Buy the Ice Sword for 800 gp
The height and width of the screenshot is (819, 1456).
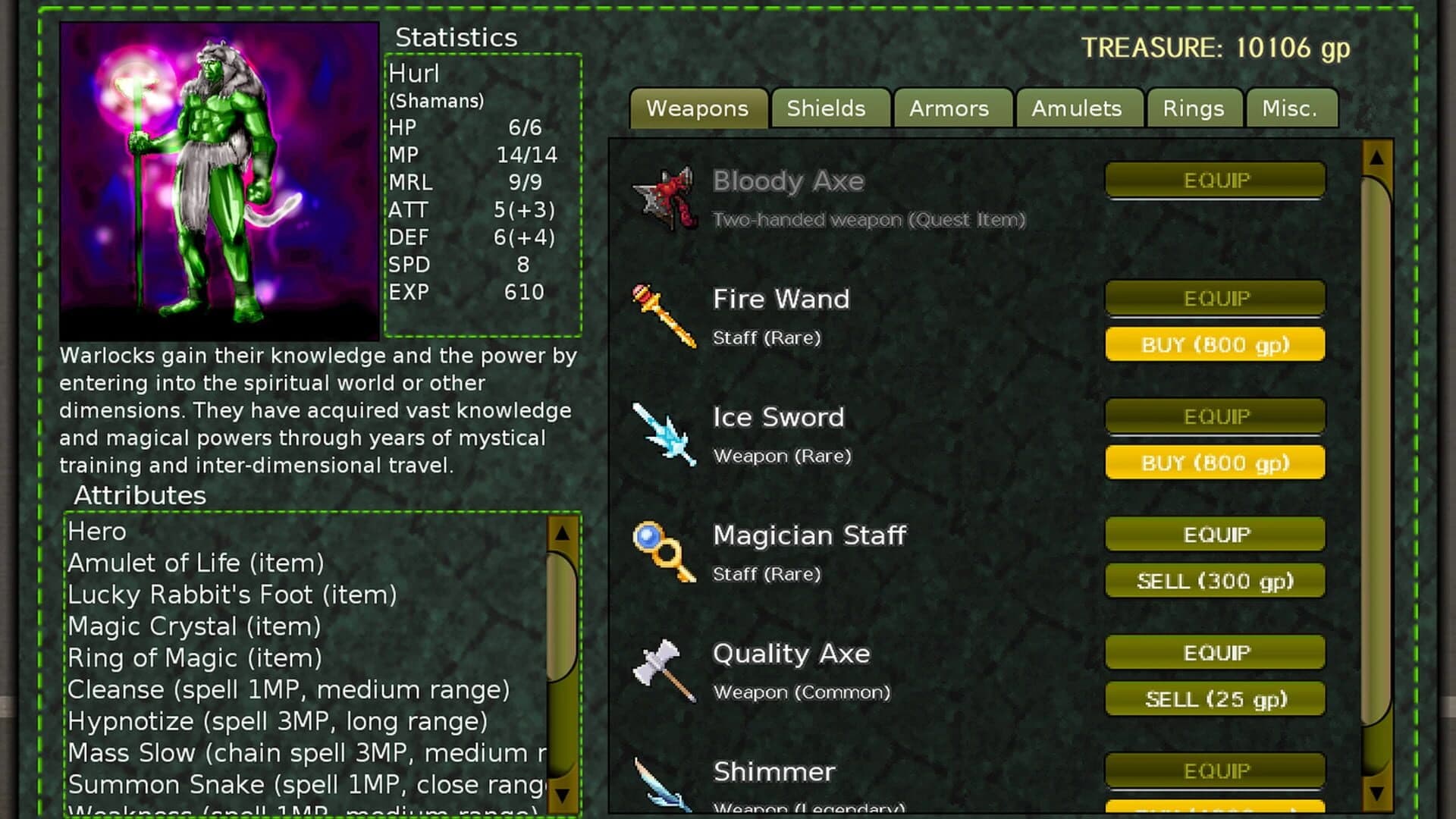coord(1215,463)
